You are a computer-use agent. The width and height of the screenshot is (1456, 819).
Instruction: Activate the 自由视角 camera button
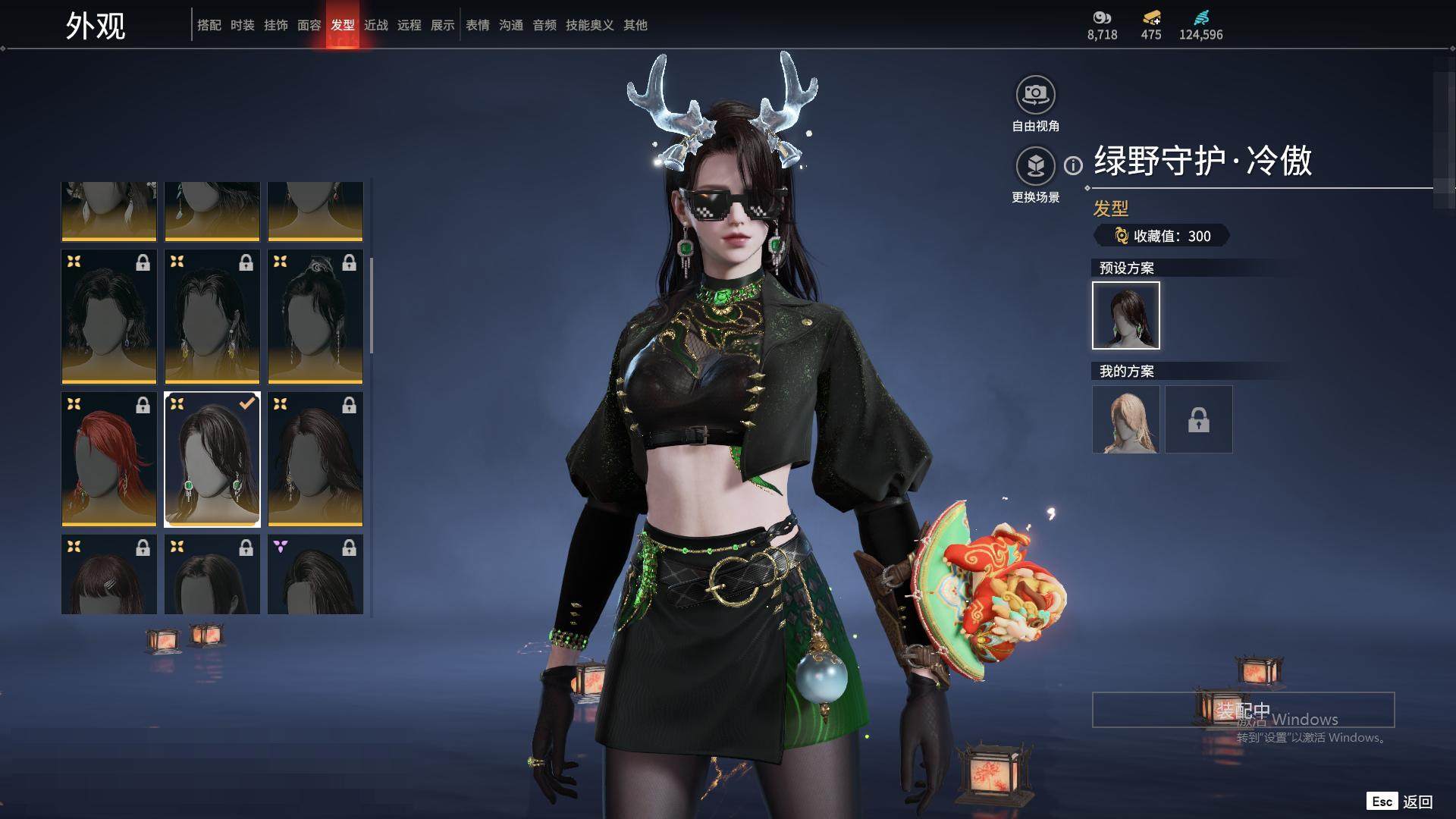pyautogui.click(x=1035, y=96)
